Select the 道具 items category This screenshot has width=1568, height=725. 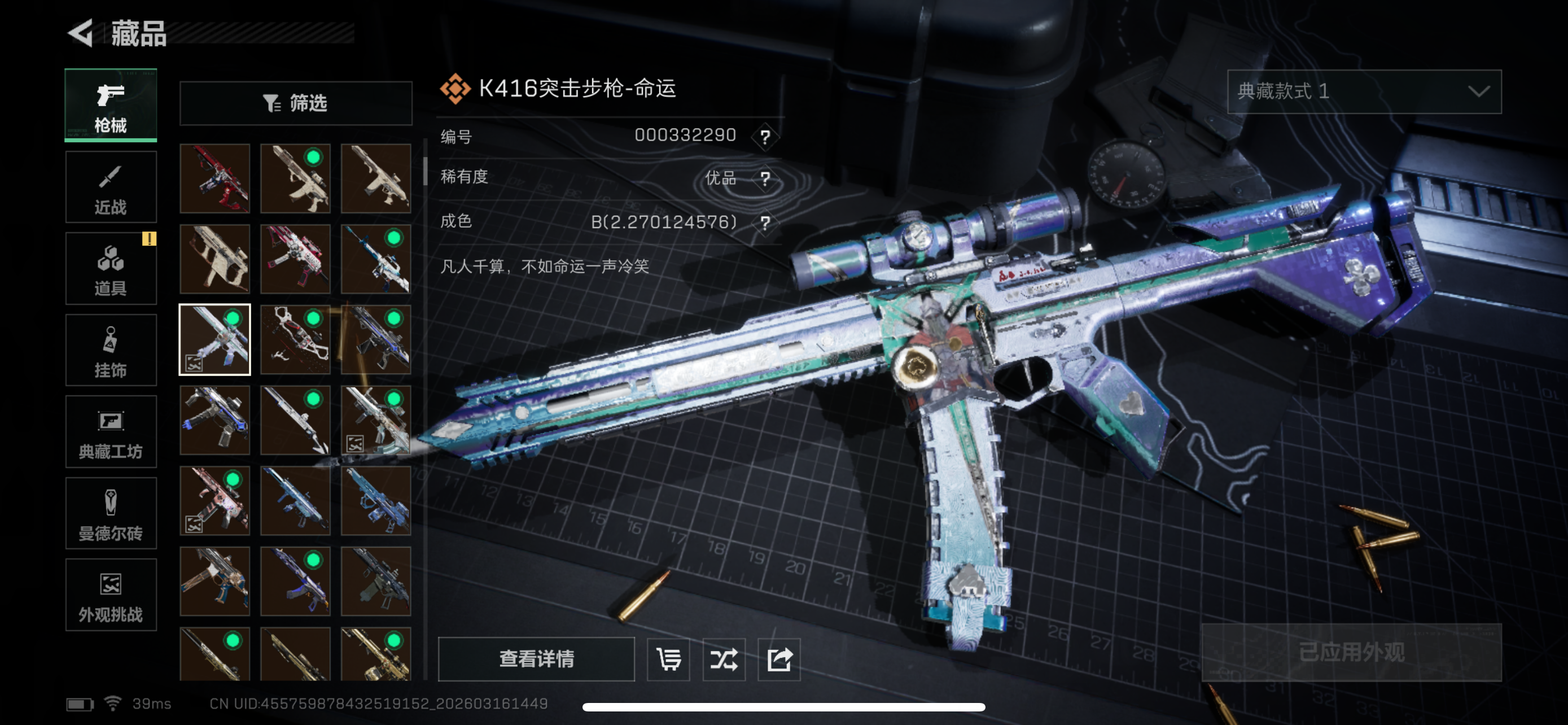tap(111, 268)
